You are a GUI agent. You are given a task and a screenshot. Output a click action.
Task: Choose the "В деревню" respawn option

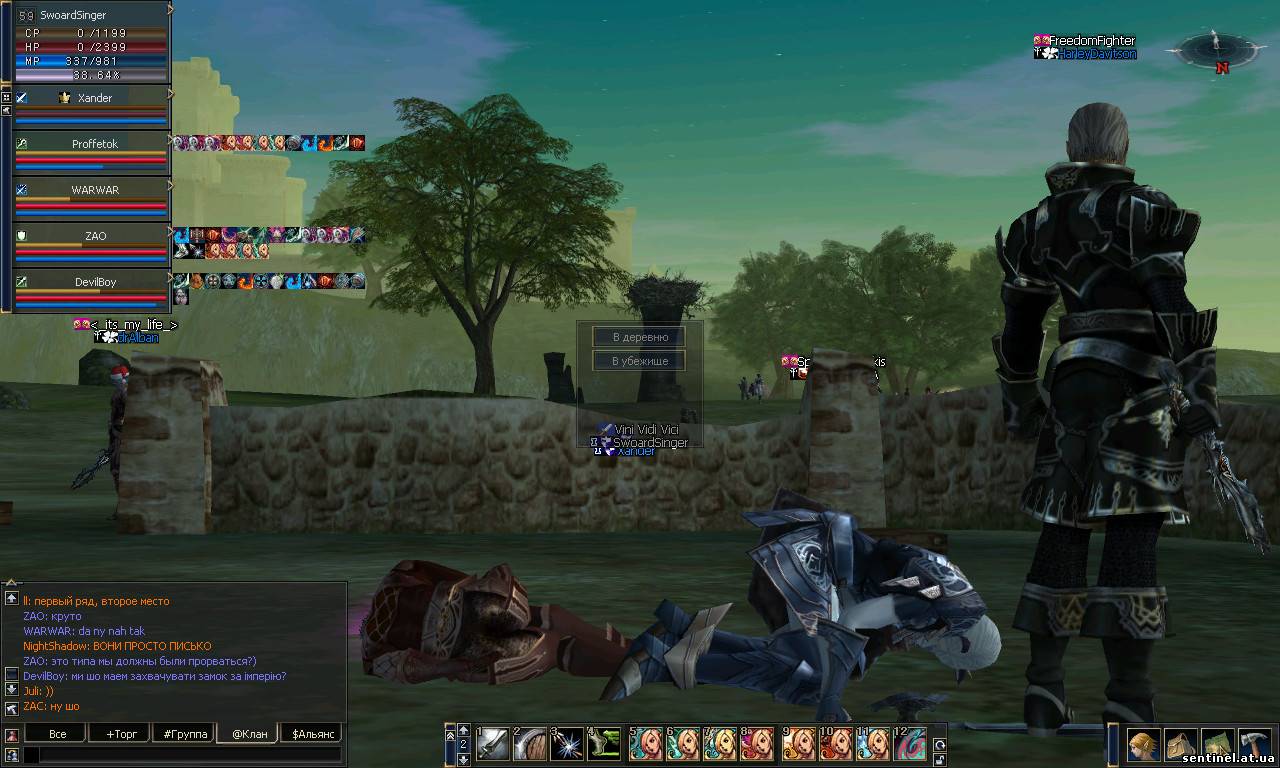[638, 337]
